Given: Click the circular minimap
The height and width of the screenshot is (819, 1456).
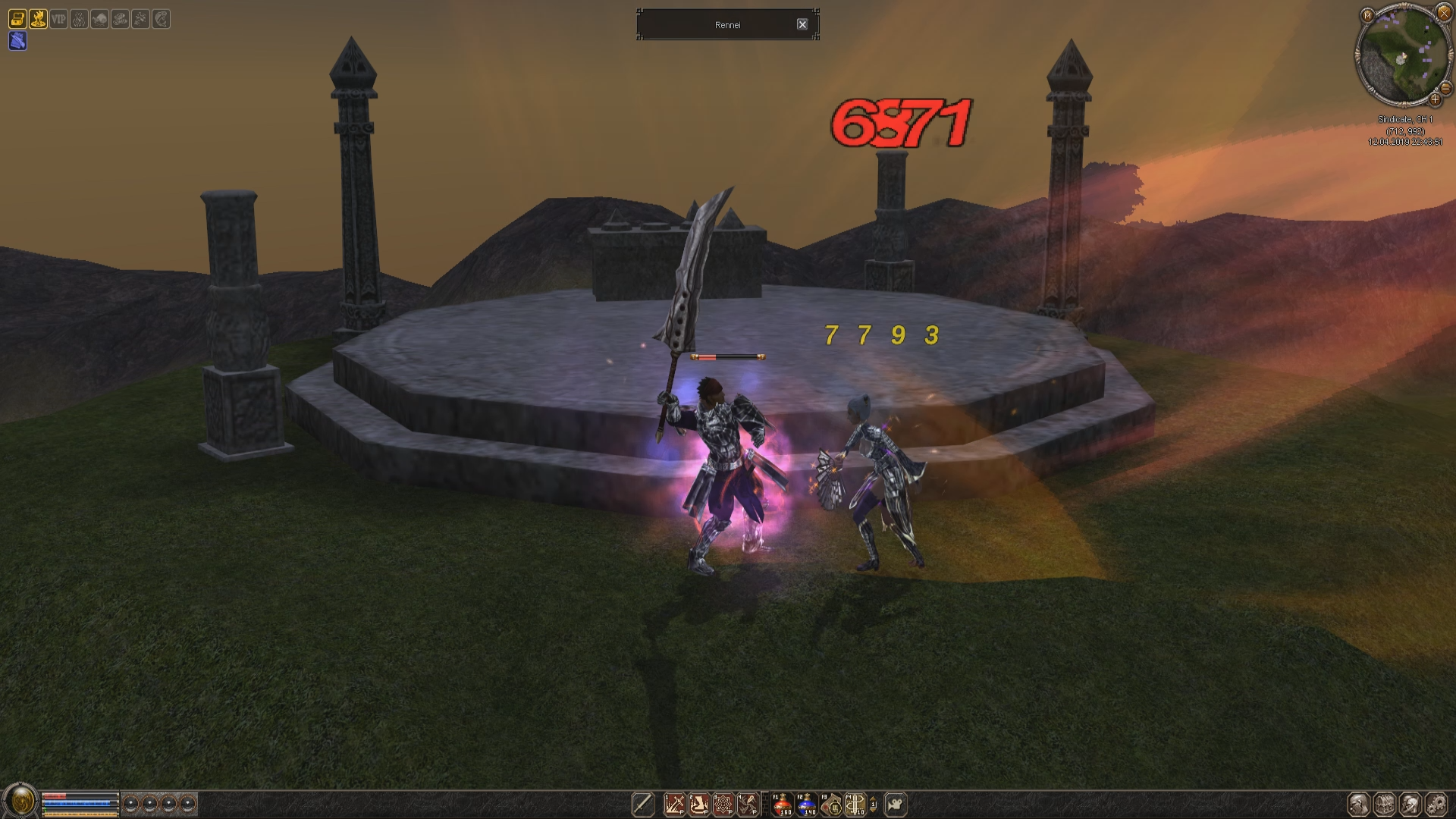Looking at the screenshot, I should click(1403, 55).
